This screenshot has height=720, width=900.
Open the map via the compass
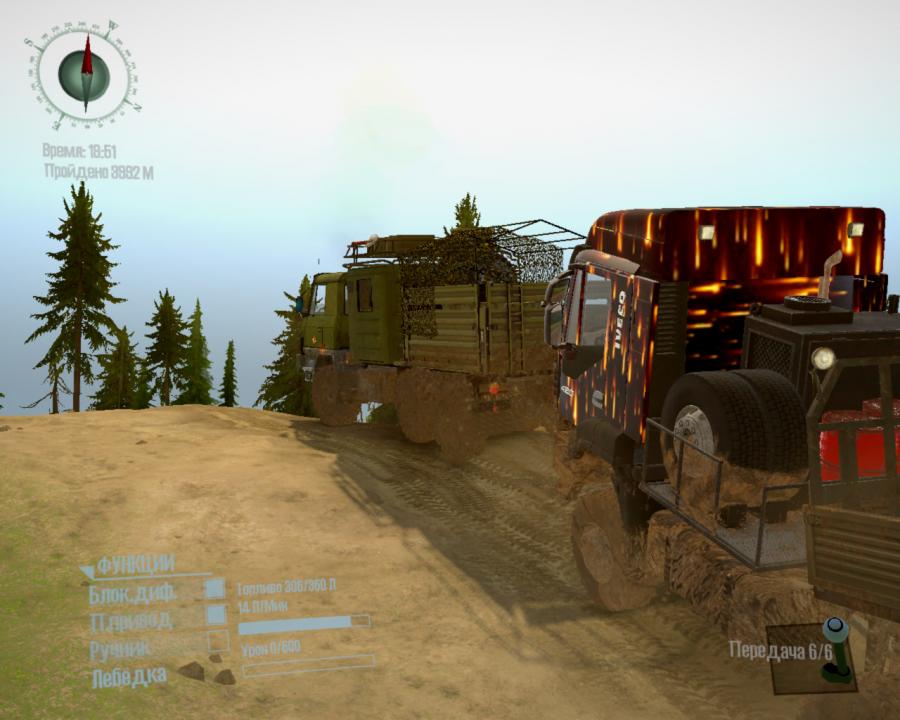(84, 74)
